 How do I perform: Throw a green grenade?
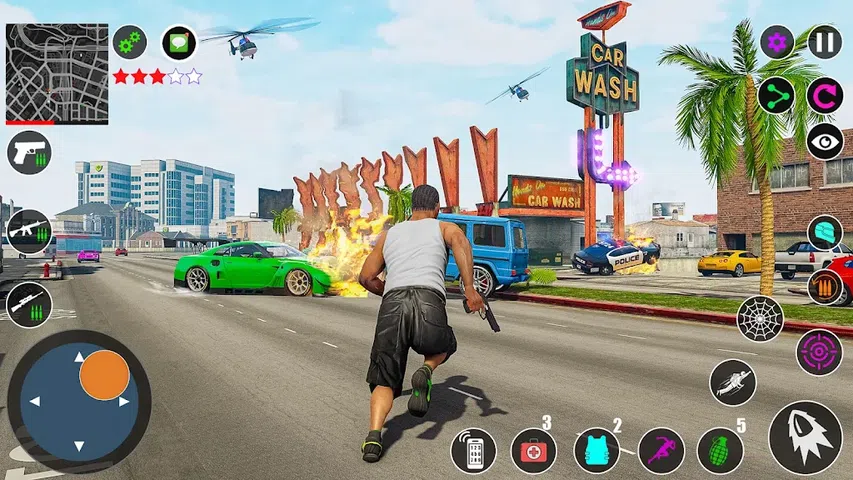(720, 450)
